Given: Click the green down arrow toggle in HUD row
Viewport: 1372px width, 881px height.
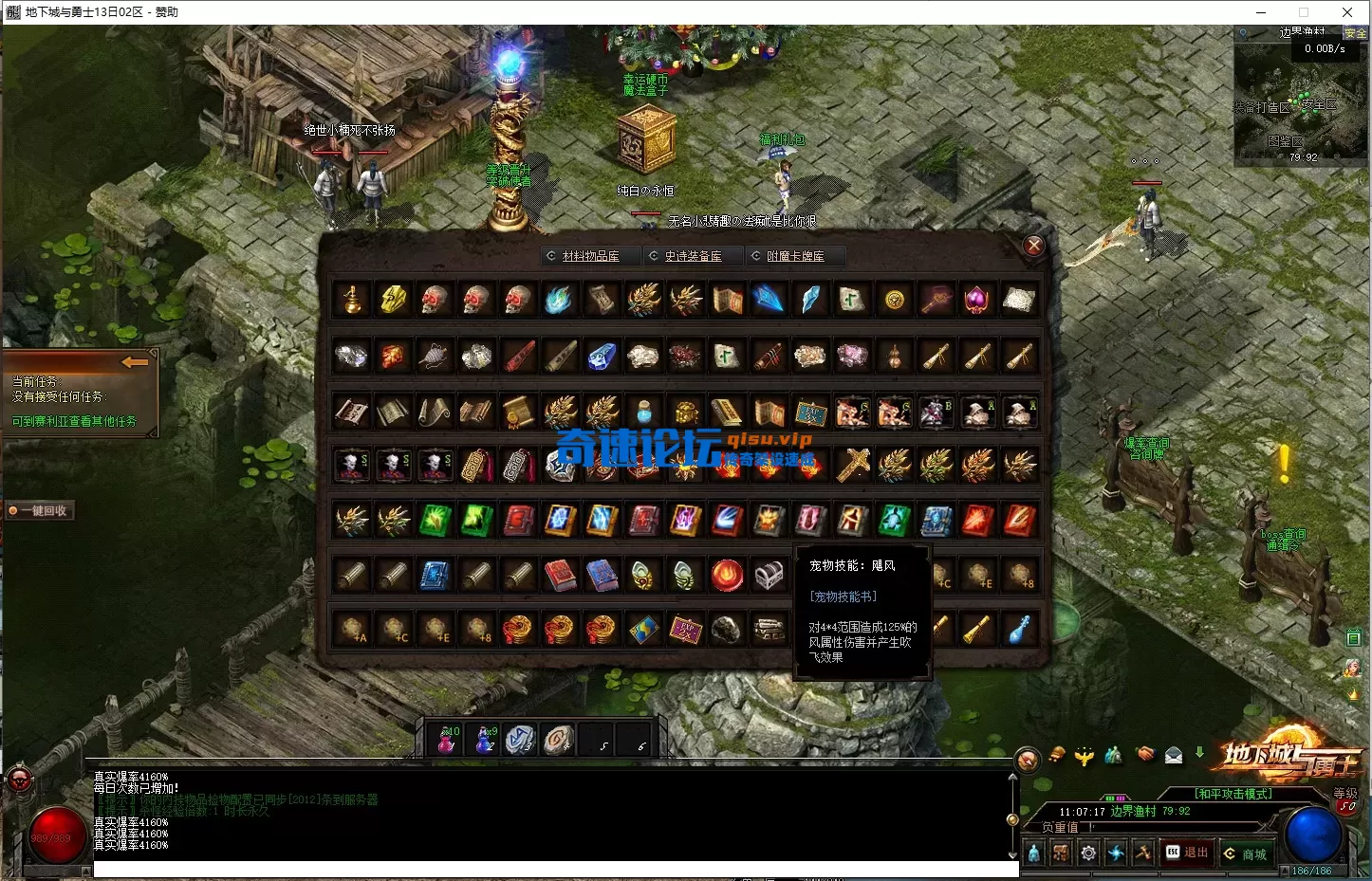Looking at the screenshot, I should click(x=1198, y=752).
